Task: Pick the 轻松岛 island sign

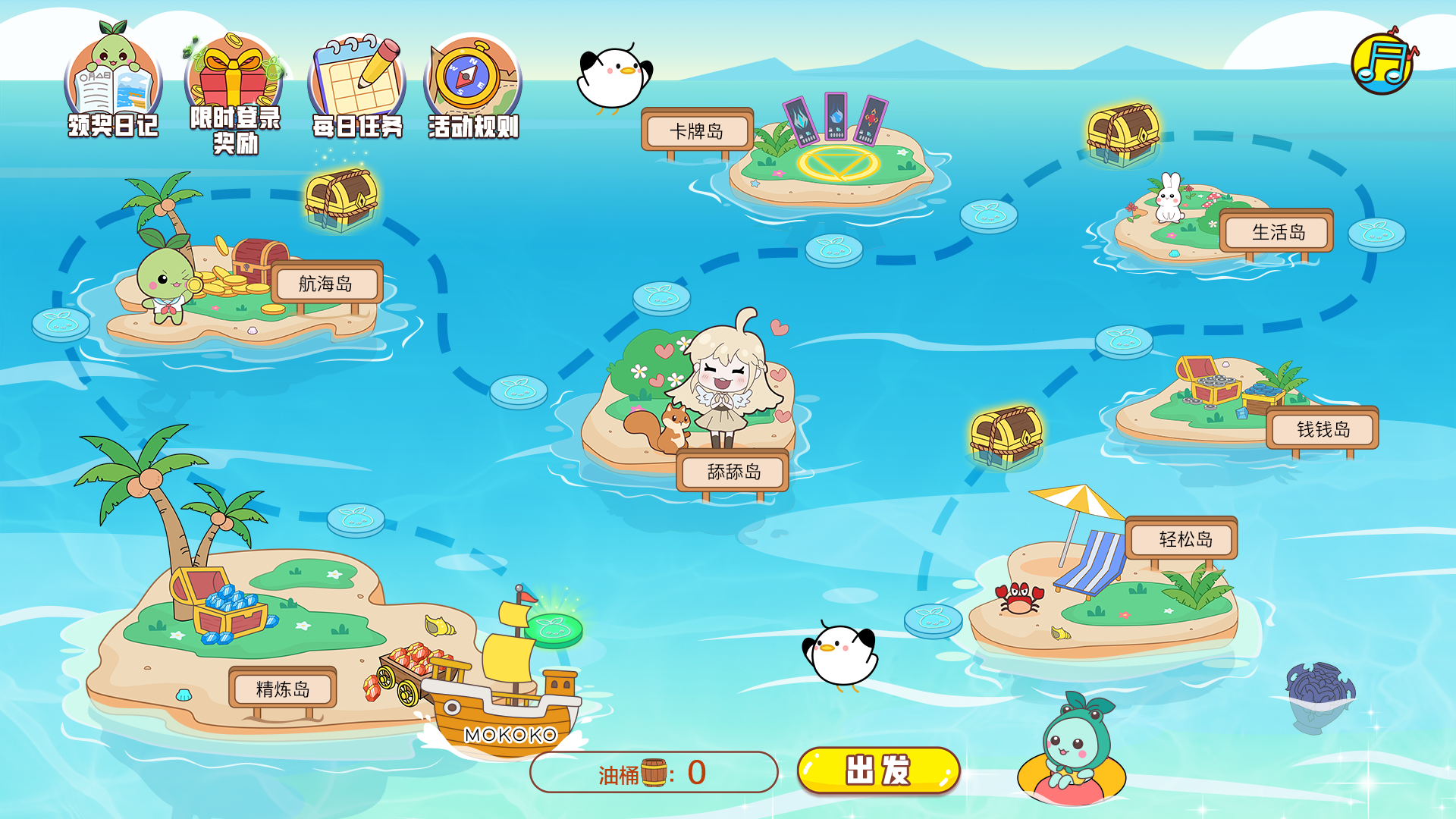Action: pyautogui.click(x=1185, y=539)
